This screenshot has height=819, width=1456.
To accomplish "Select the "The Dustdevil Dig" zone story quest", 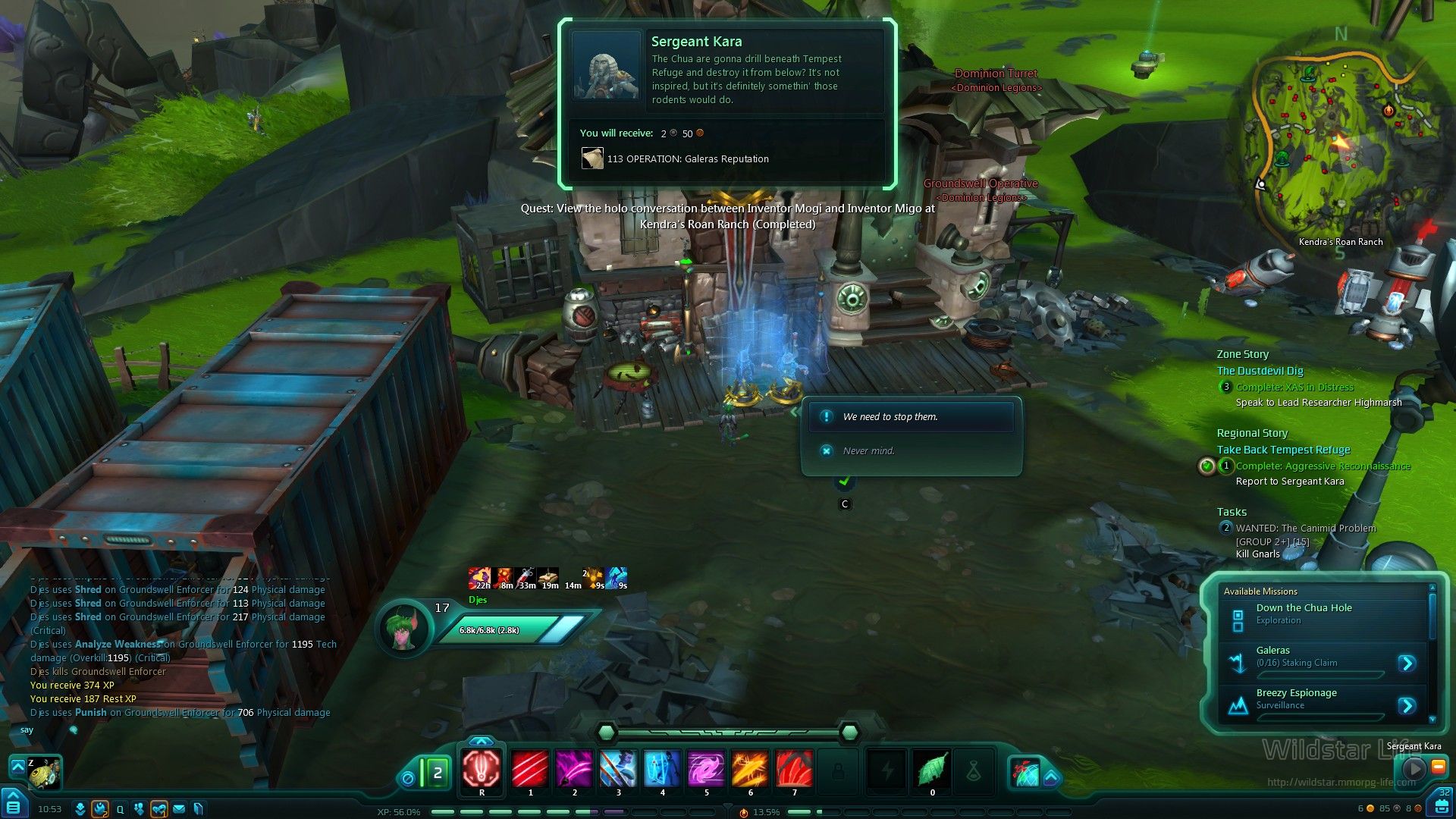I will point(1260,371).
